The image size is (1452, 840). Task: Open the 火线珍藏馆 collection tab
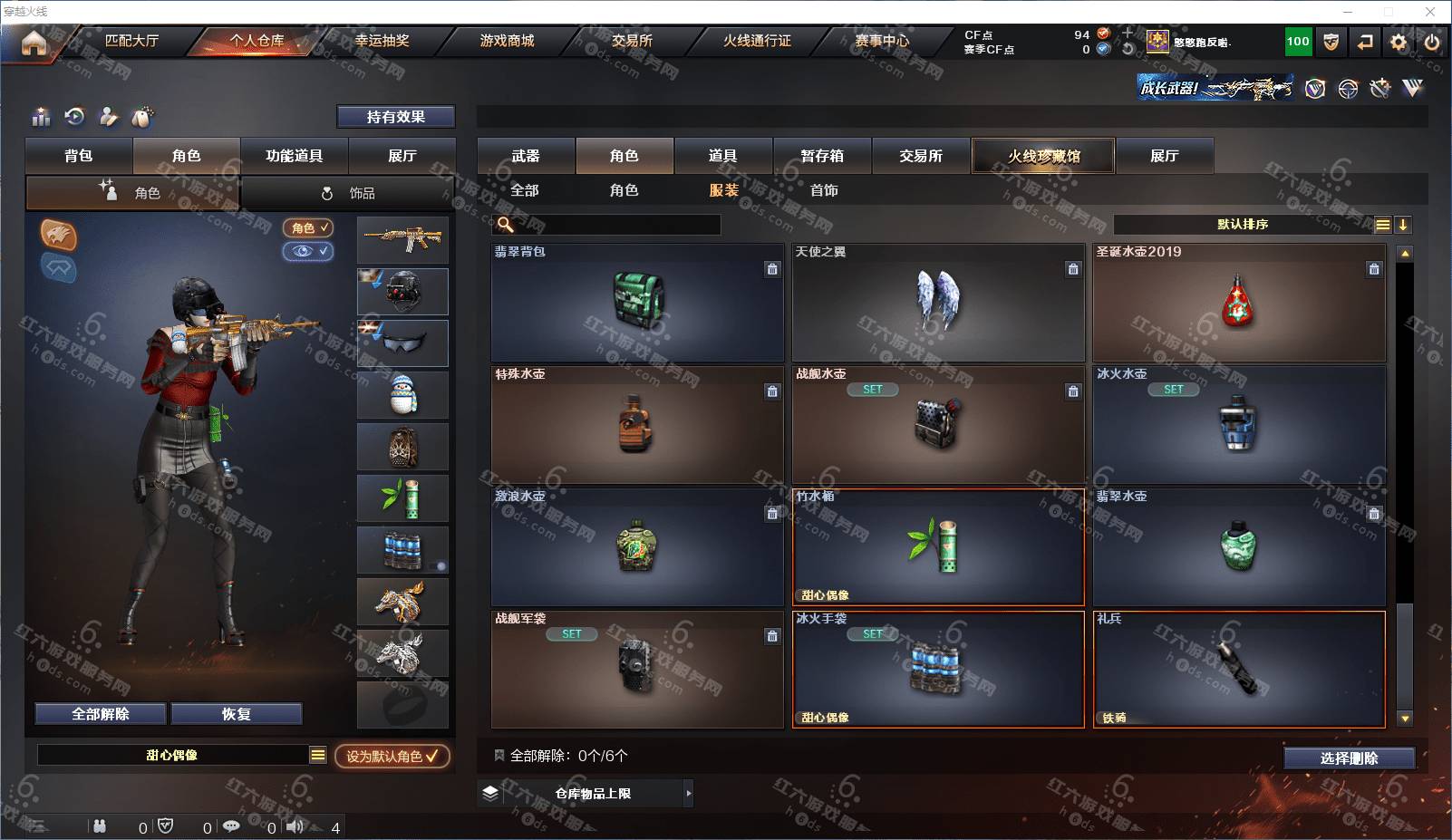pyautogui.click(x=1043, y=156)
